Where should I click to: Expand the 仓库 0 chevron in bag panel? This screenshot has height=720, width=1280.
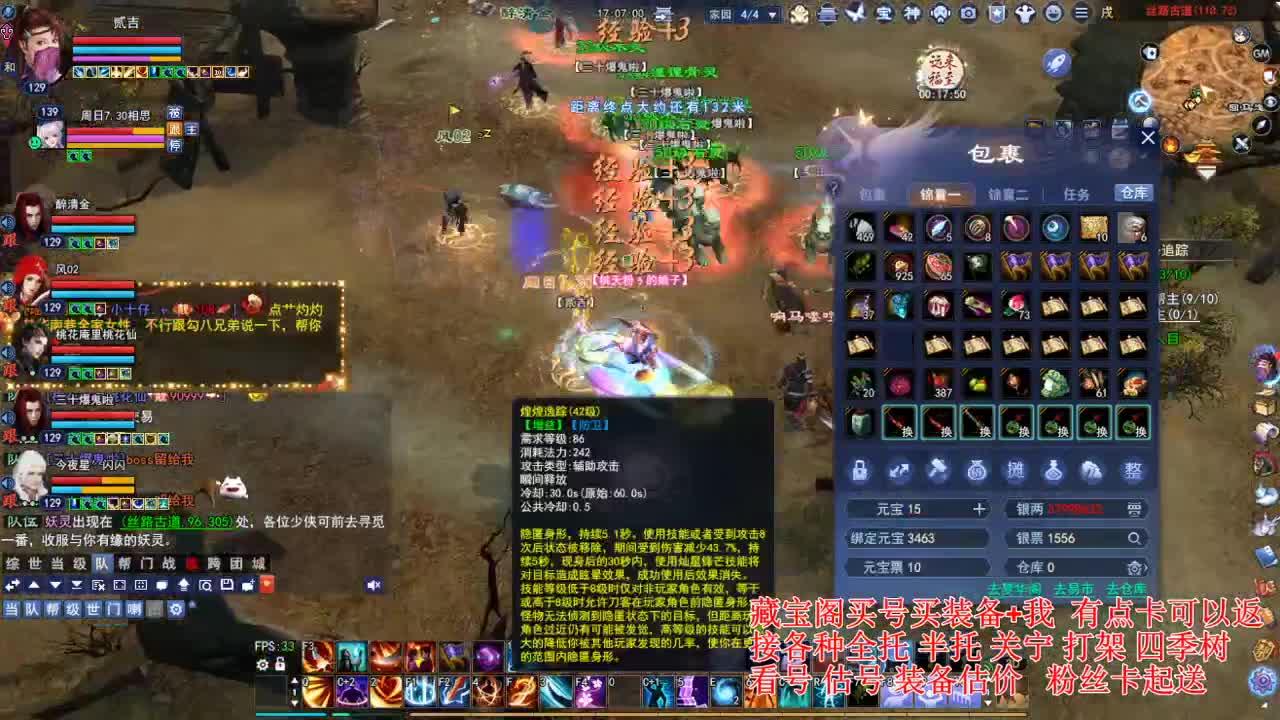(1148, 567)
